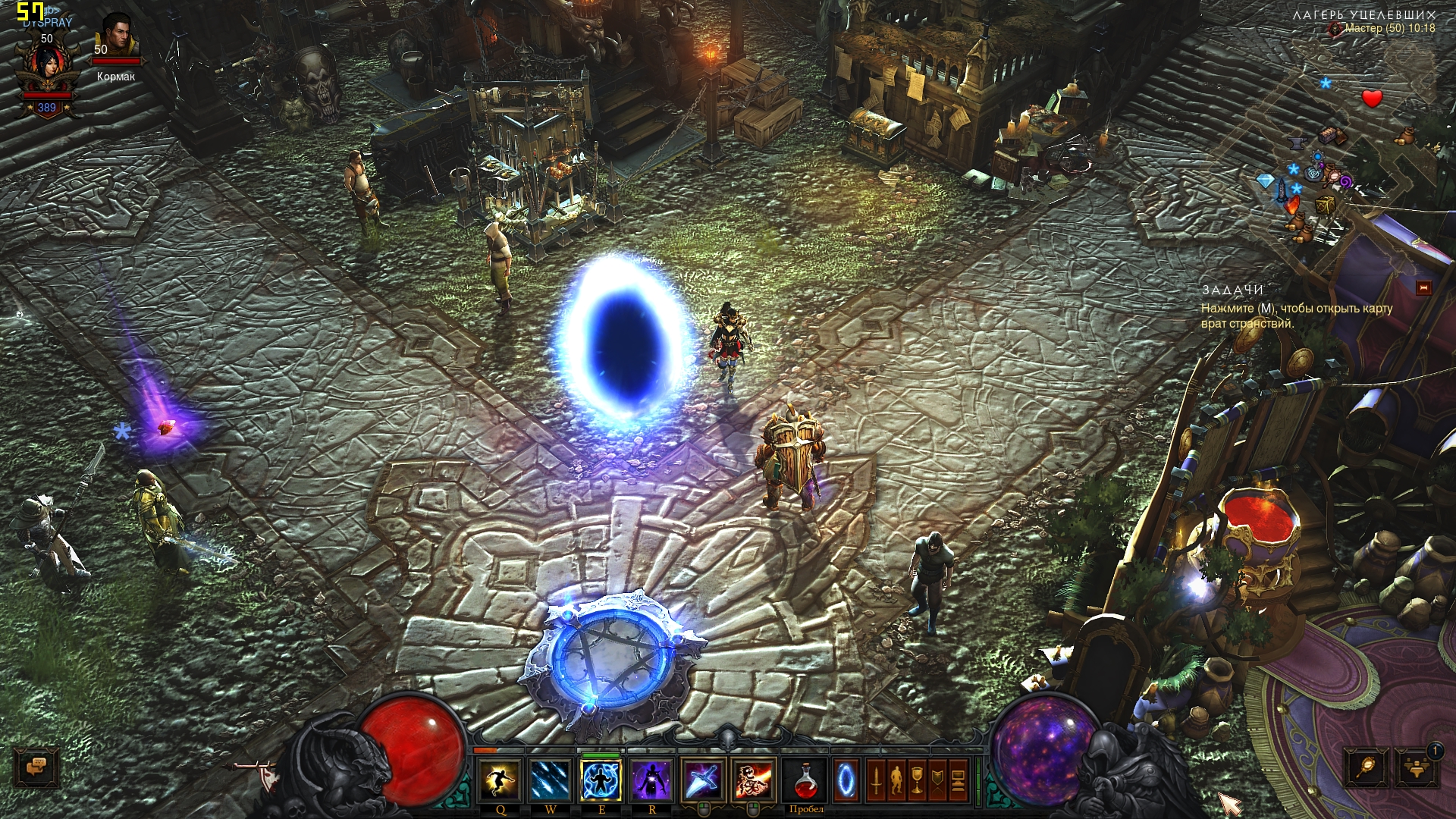Select the Кормак follower portrait

[116, 34]
